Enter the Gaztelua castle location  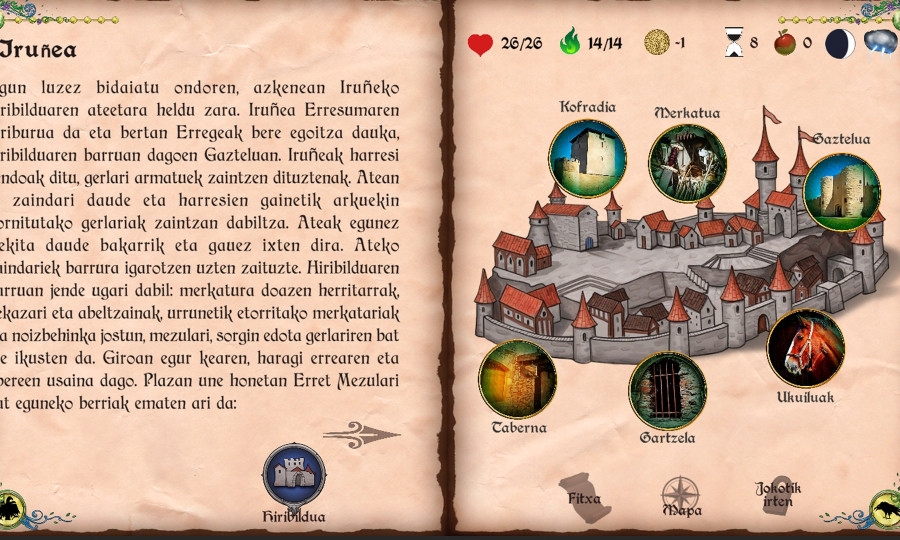[841, 192]
